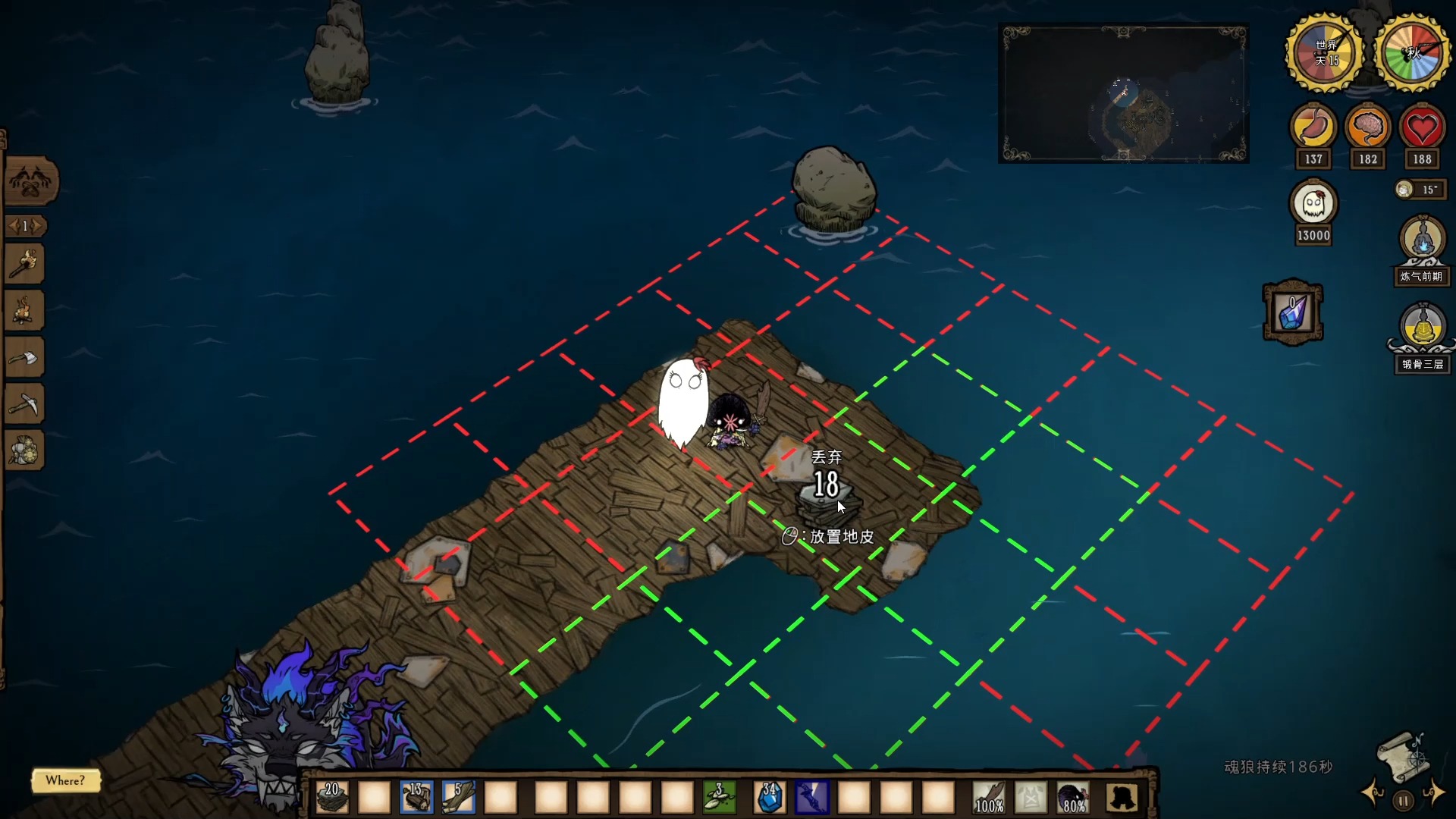Craft a torch from pinned recipes

click(24, 265)
